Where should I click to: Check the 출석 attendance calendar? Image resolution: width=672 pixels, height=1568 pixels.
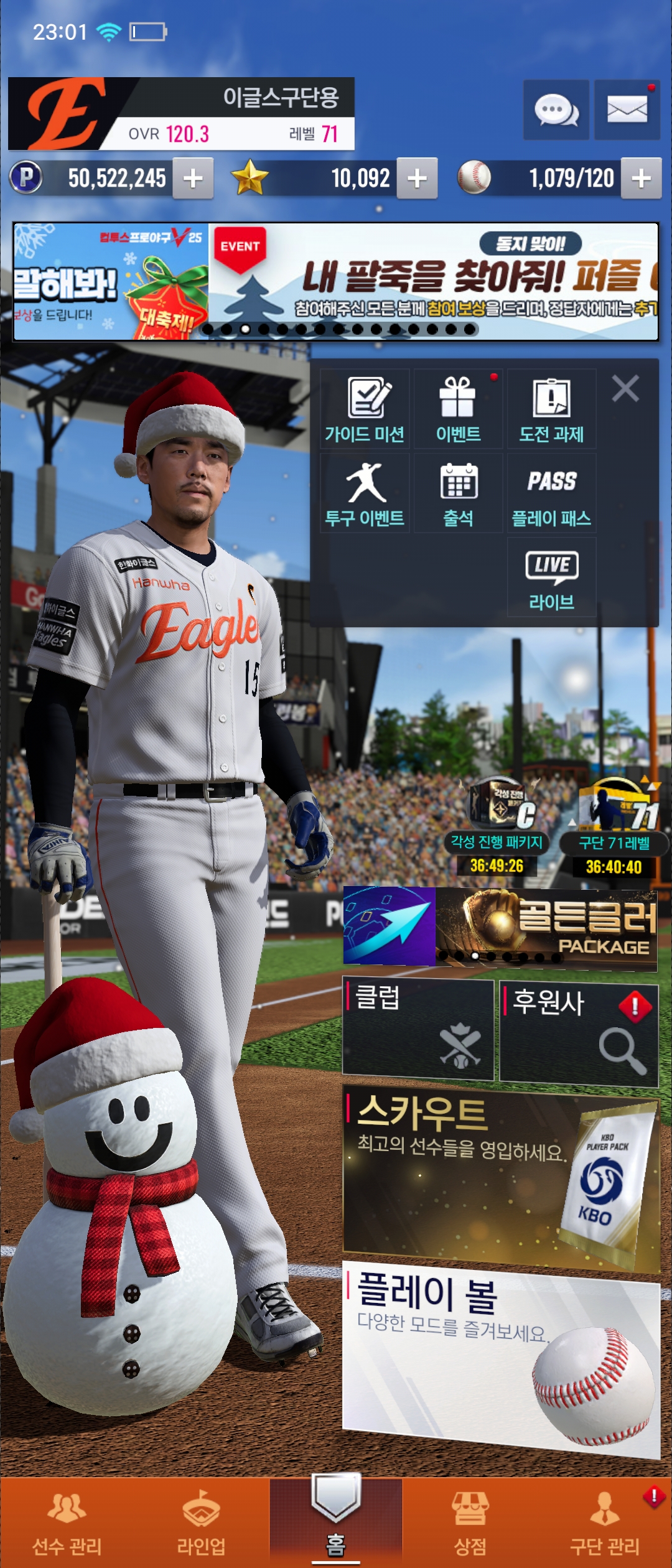(458, 493)
